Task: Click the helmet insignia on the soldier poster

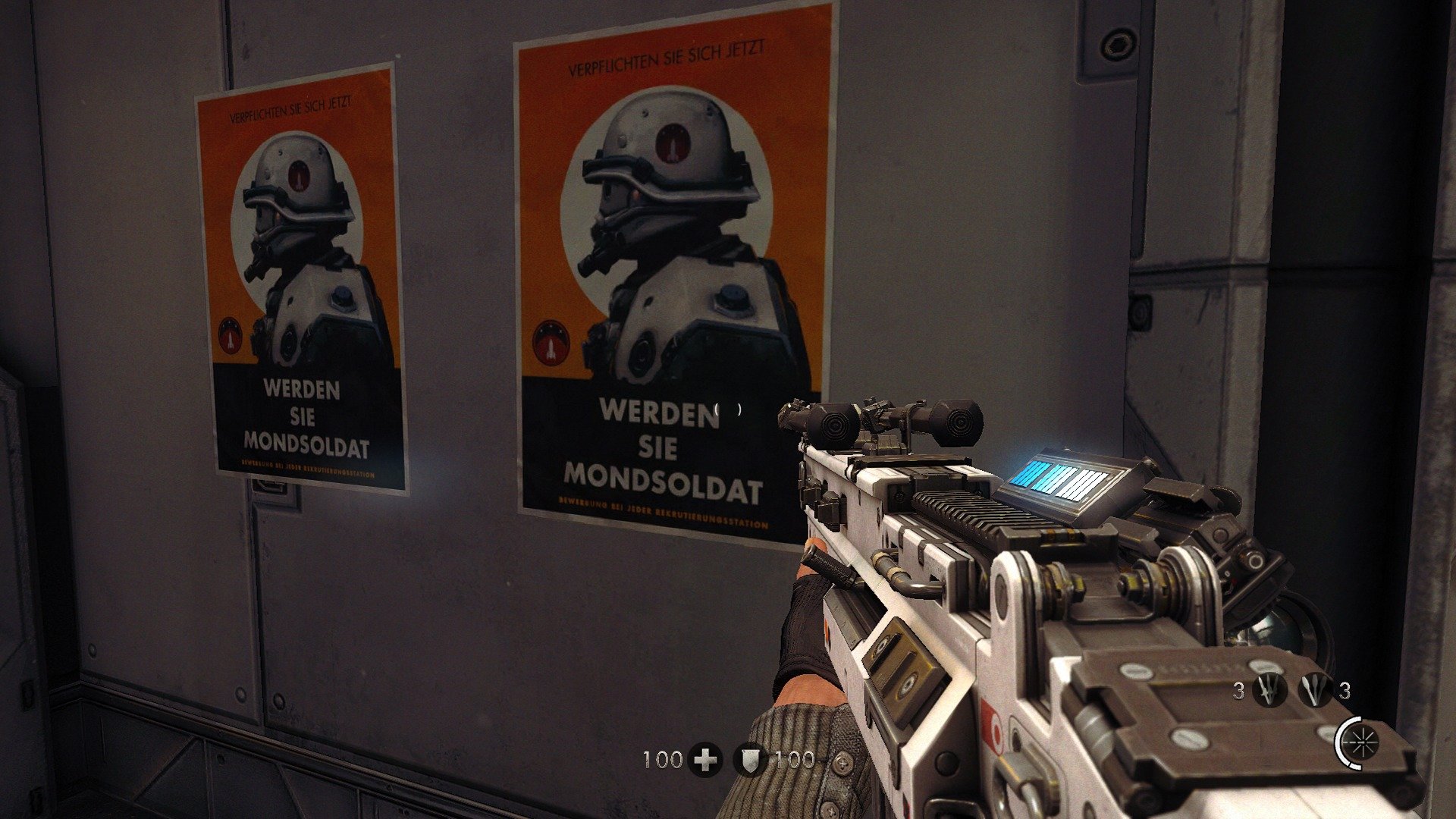Action: [672, 141]
